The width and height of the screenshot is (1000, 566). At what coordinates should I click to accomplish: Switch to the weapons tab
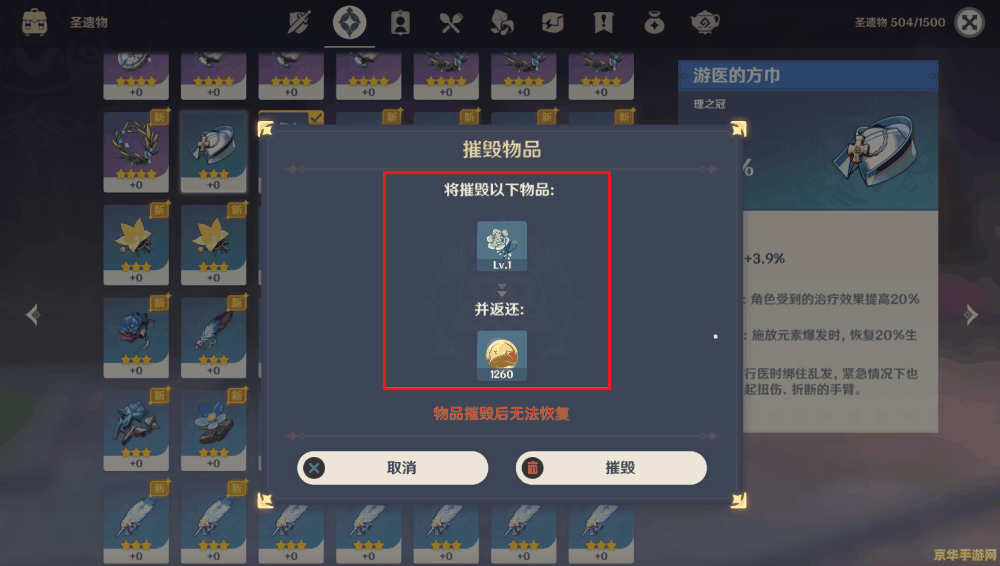pyautogui.click(x=299, y=22)
